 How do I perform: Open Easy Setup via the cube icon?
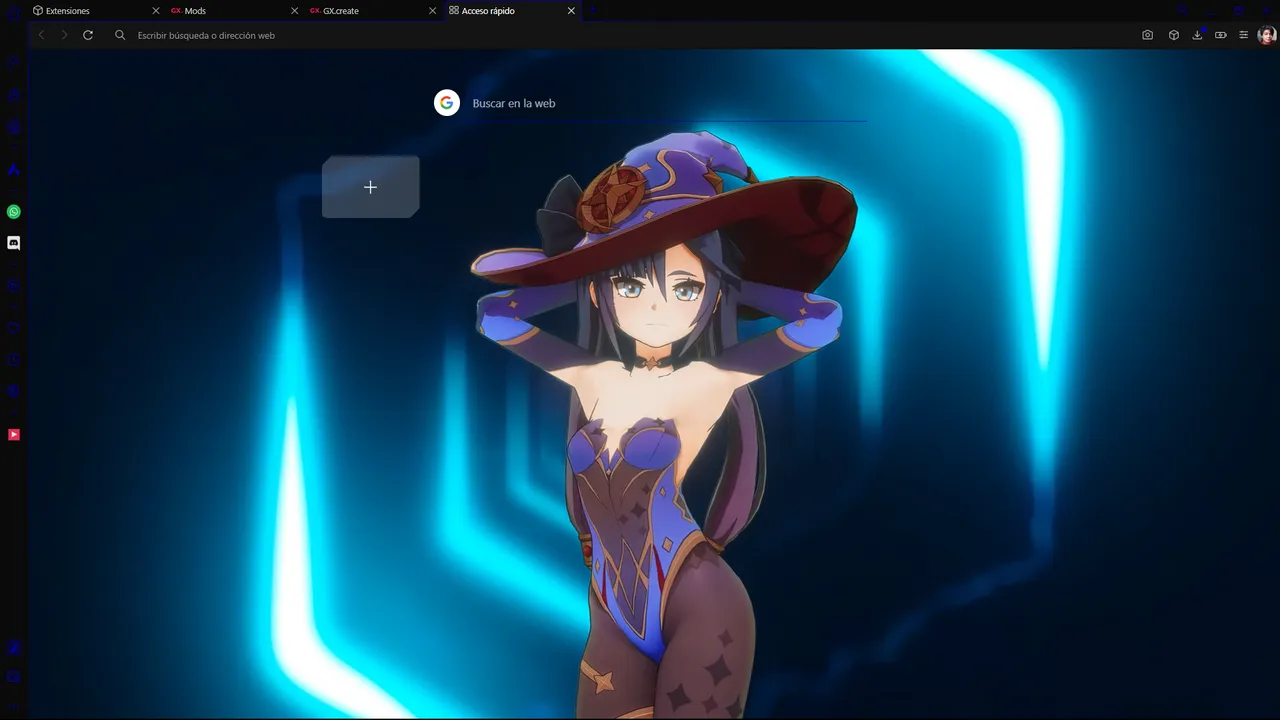click(1173, 35)
